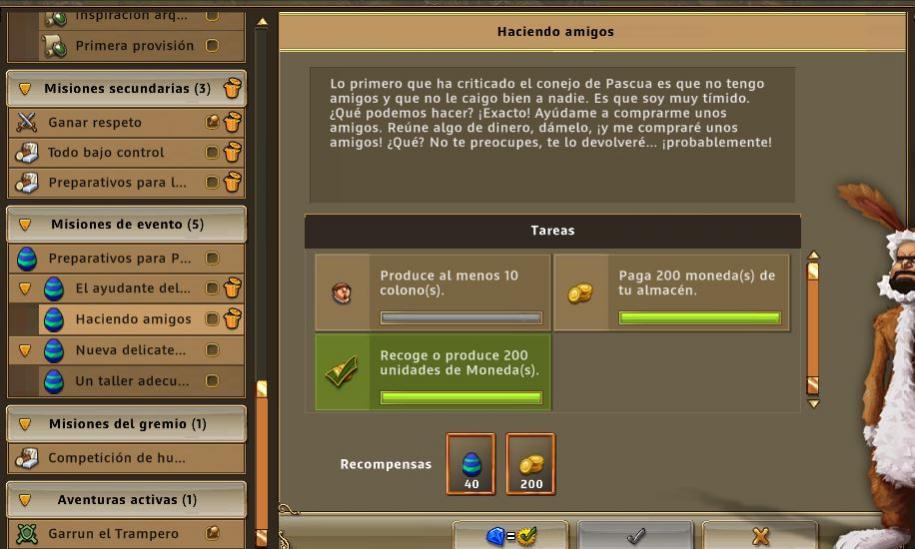Open the Nueva delicate... event quest

coord(130,351)
